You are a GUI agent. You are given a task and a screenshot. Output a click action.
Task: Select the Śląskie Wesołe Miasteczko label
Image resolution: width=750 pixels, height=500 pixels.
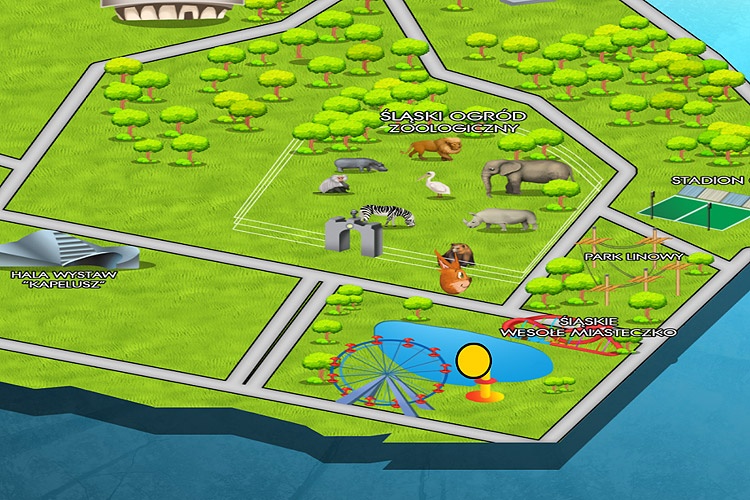pyautogui.click(x=588, y=326)
